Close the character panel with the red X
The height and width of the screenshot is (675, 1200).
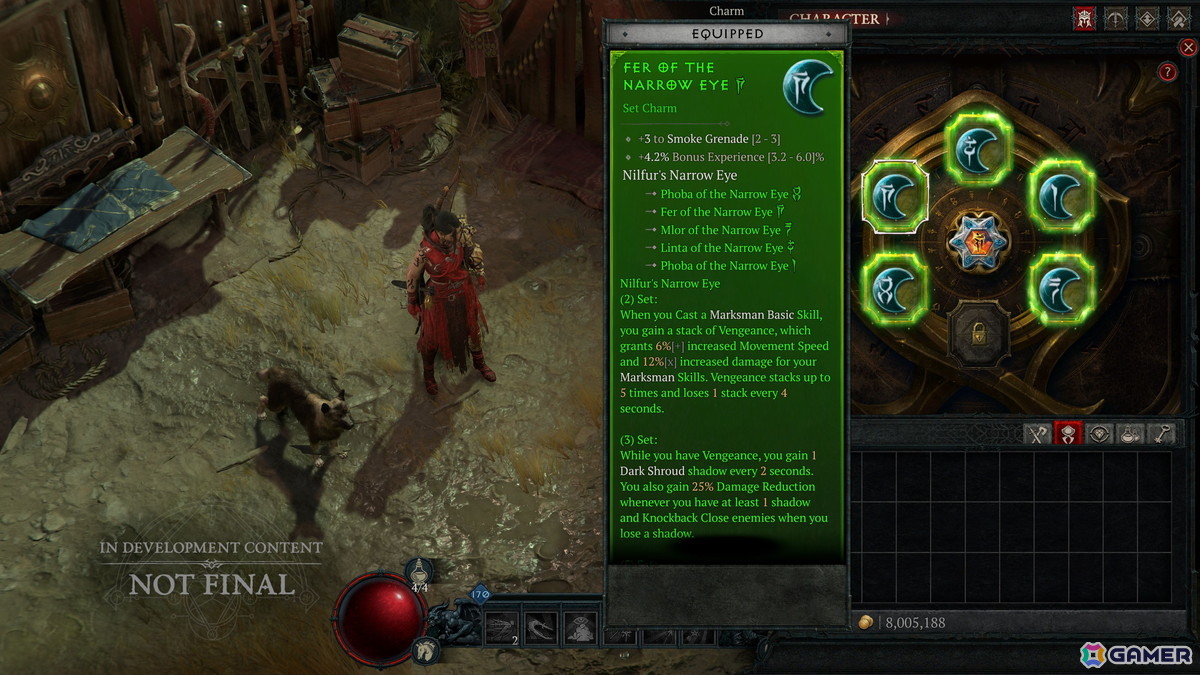[x=1188, y=46]
